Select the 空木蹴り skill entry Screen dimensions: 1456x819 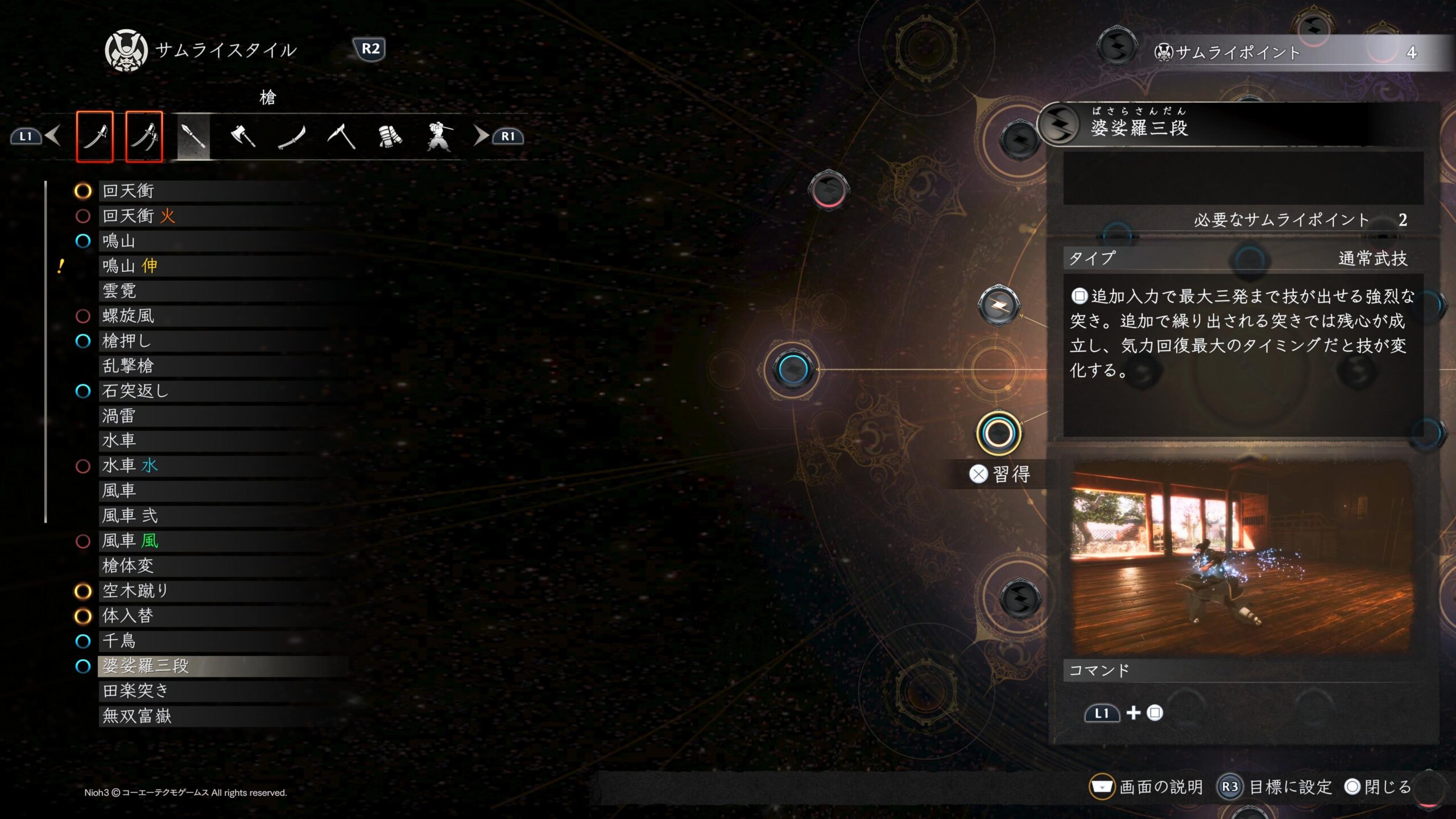(x=135, y=591)
